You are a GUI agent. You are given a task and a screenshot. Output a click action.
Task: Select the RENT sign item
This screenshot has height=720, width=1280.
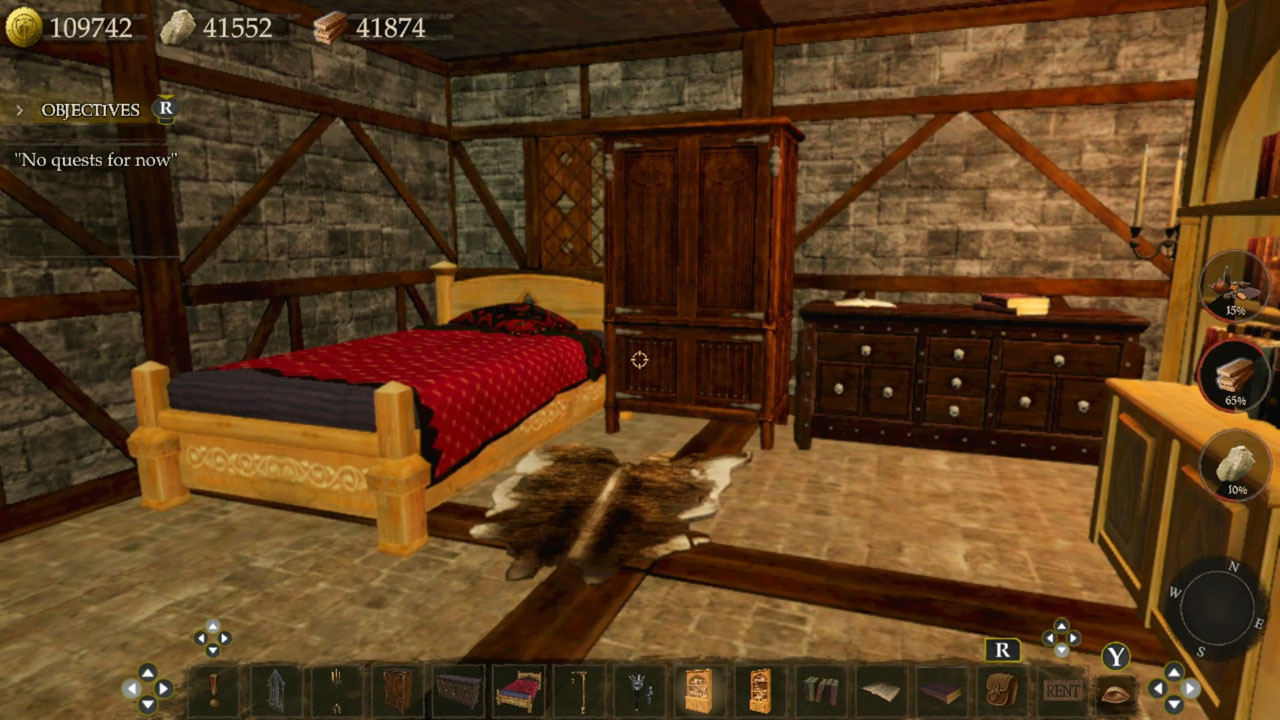click(1062, 690)
